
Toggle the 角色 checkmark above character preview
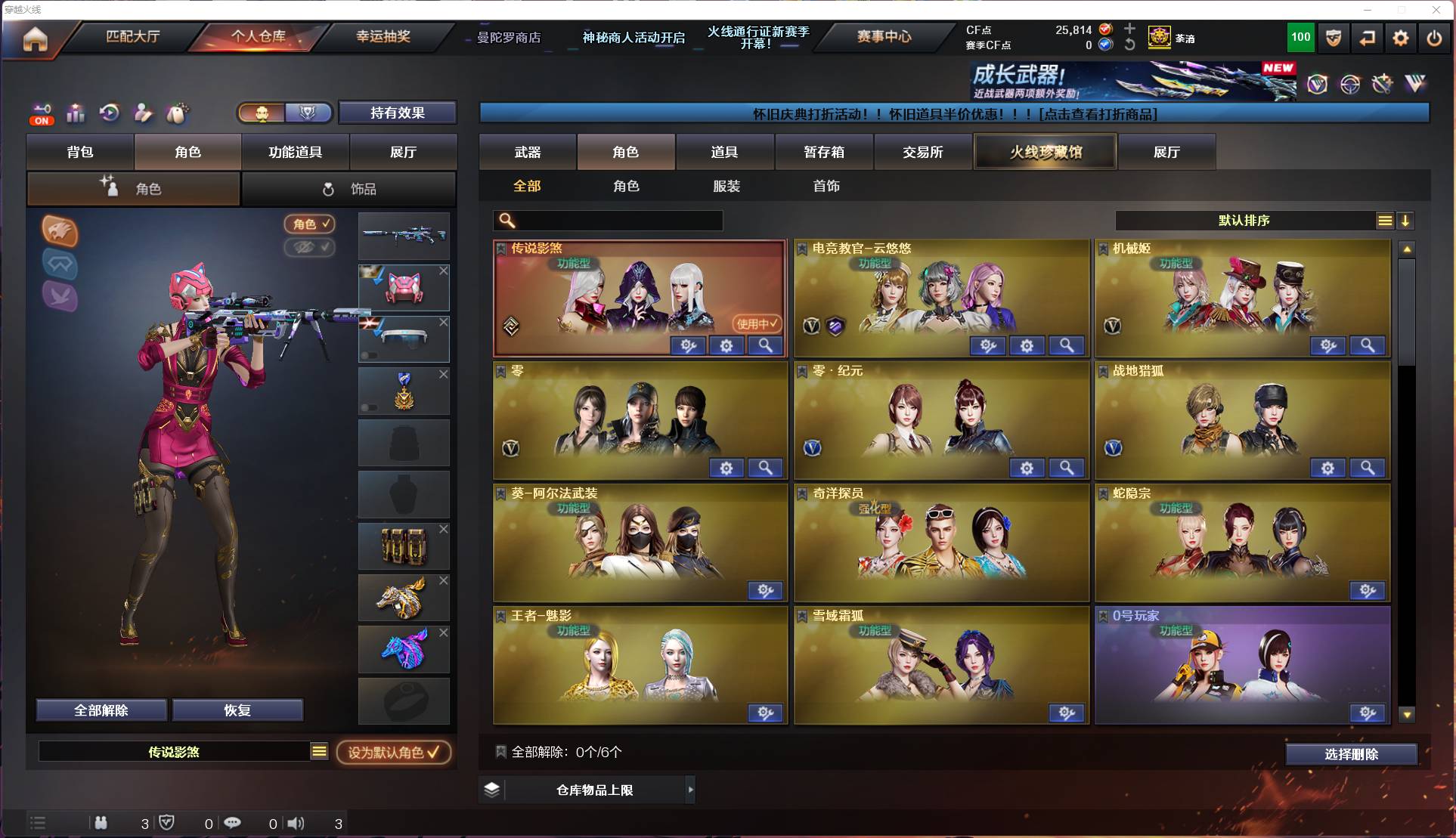pos(310,224)
